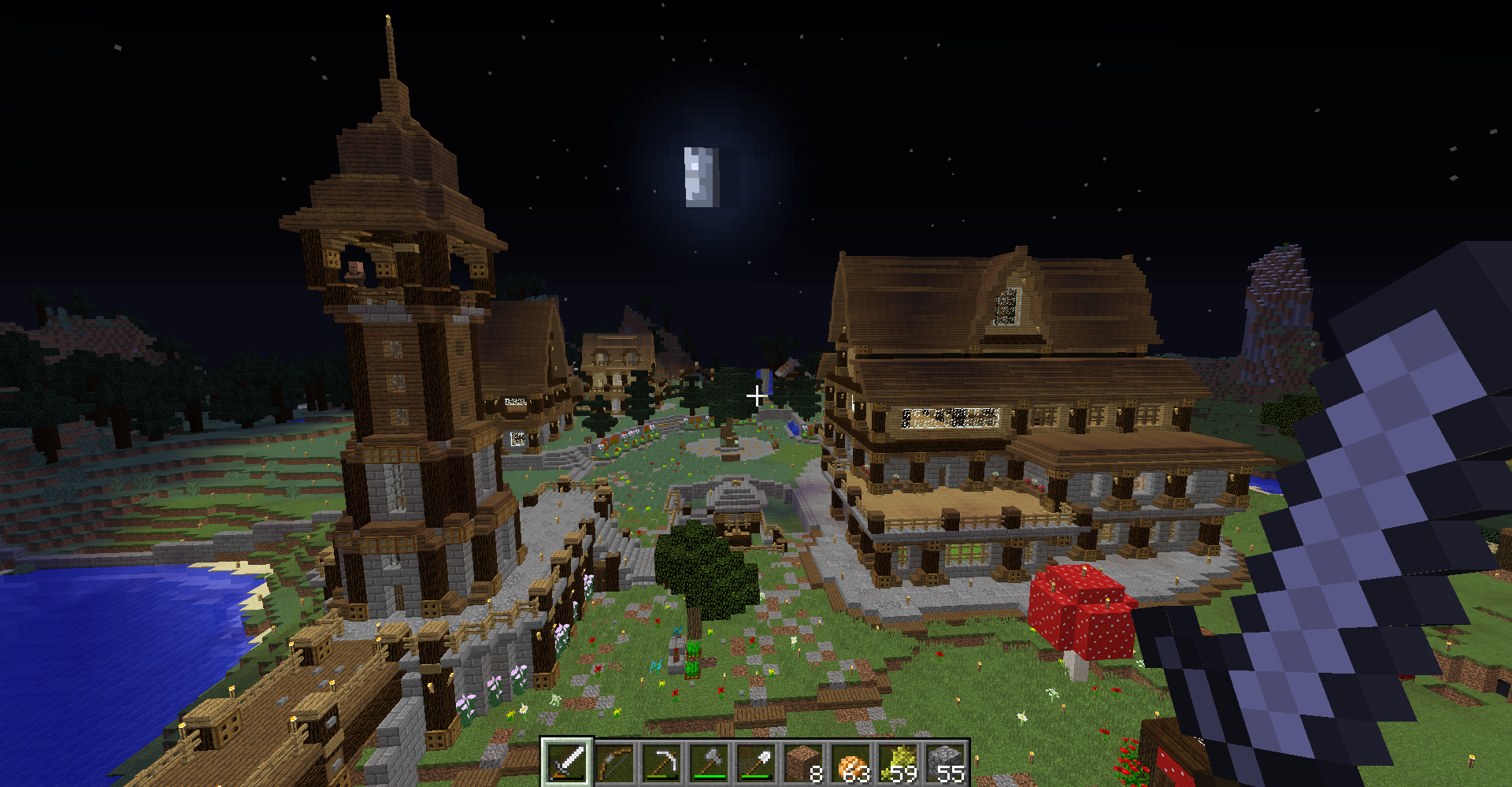Select the iron sword hotbar slot
This screenshot has height=787, width=1512.
[x=567, y=763]
